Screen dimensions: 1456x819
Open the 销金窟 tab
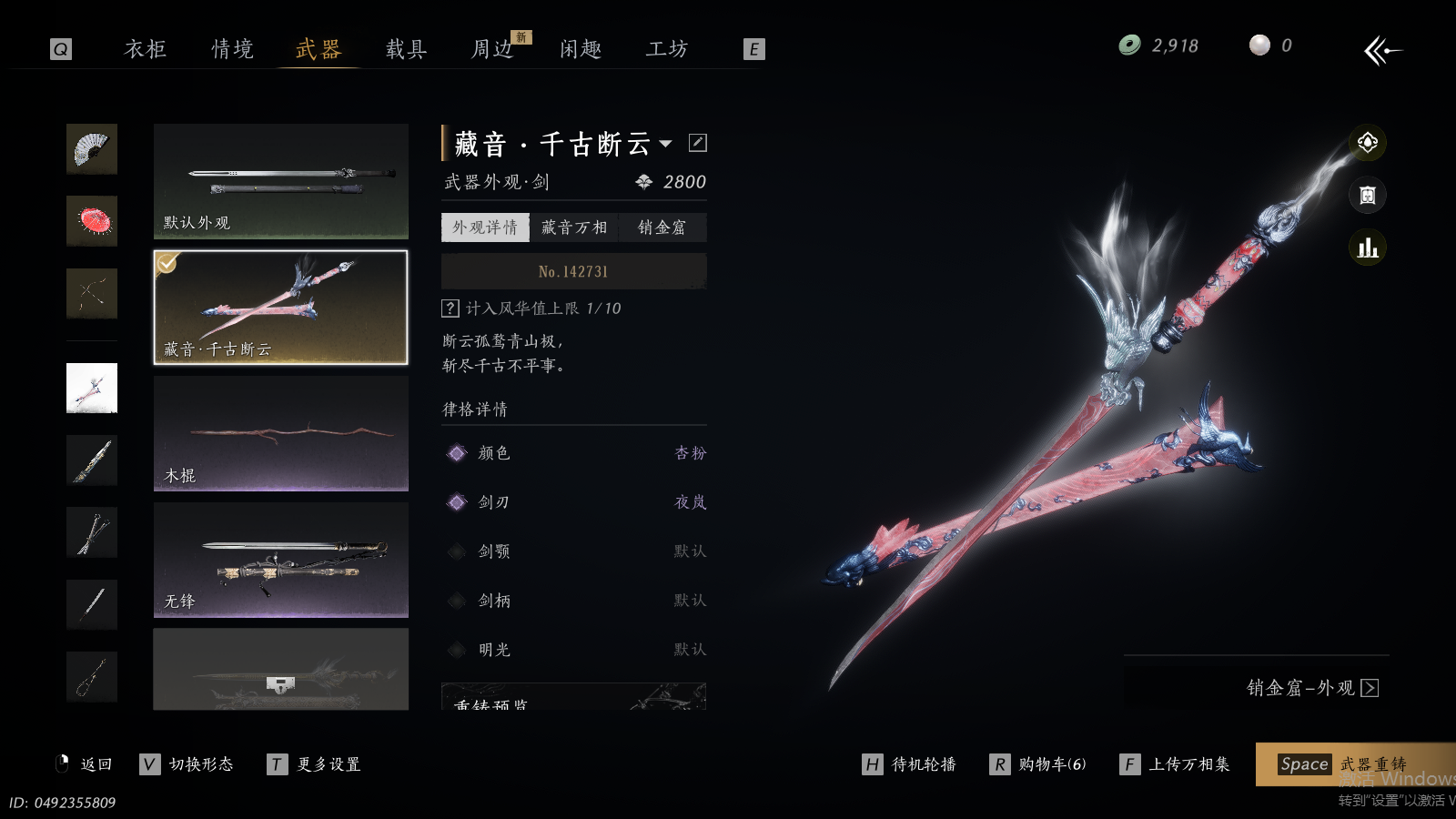coord(662,227)
